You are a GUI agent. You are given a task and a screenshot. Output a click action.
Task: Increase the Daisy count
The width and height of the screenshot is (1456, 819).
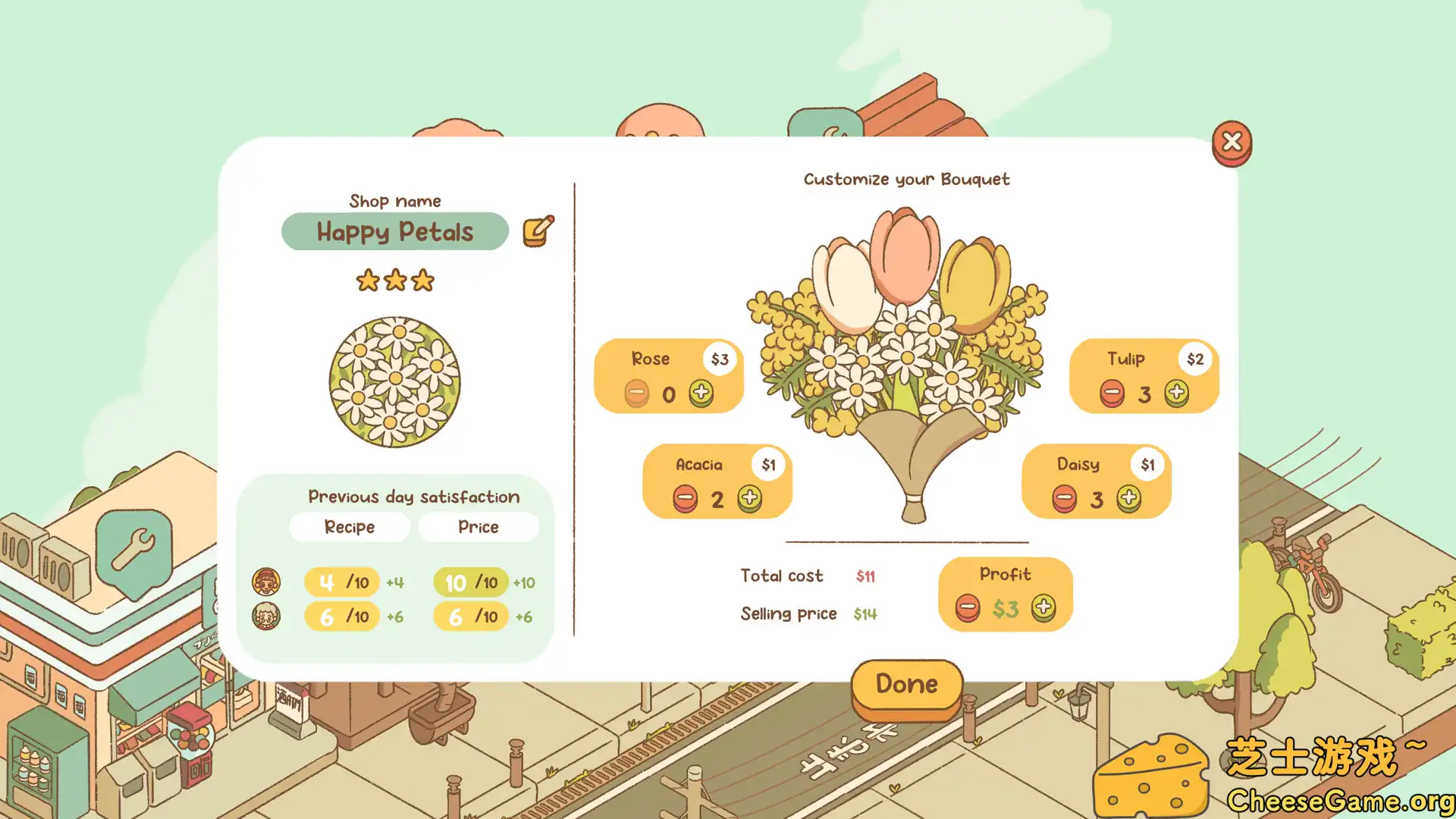[1128, 498]
